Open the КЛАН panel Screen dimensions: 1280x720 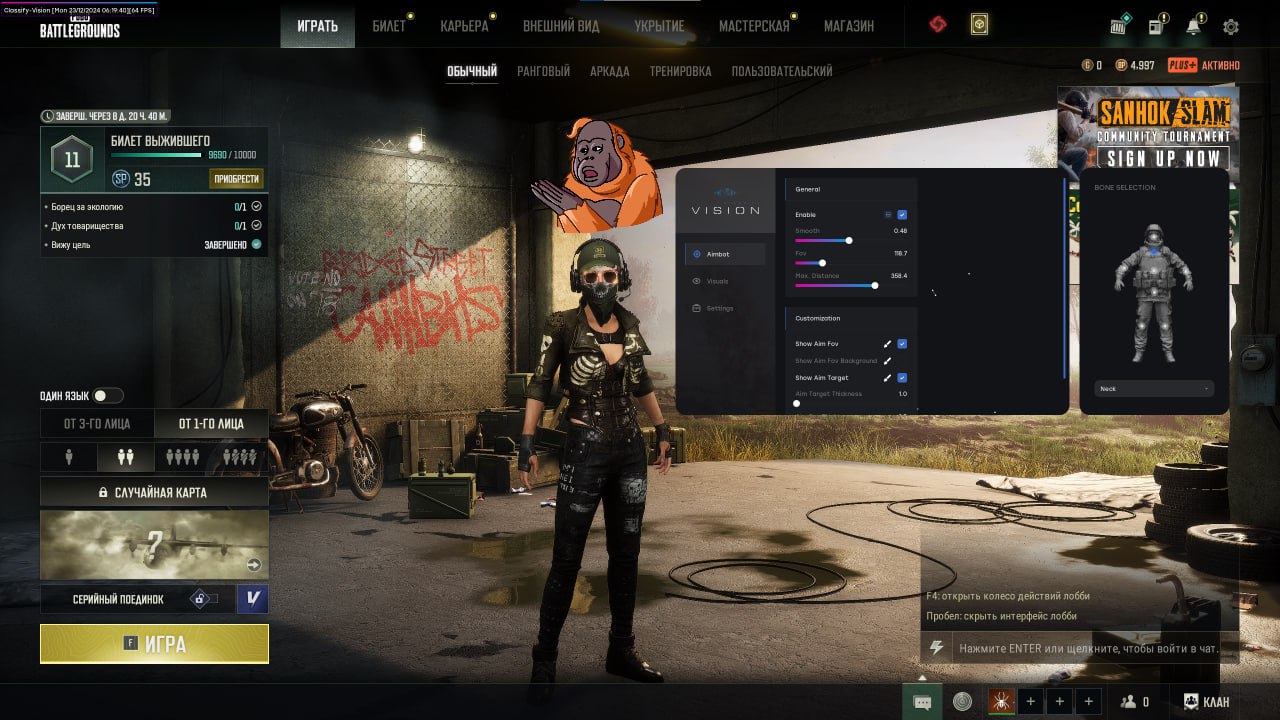1206,702
